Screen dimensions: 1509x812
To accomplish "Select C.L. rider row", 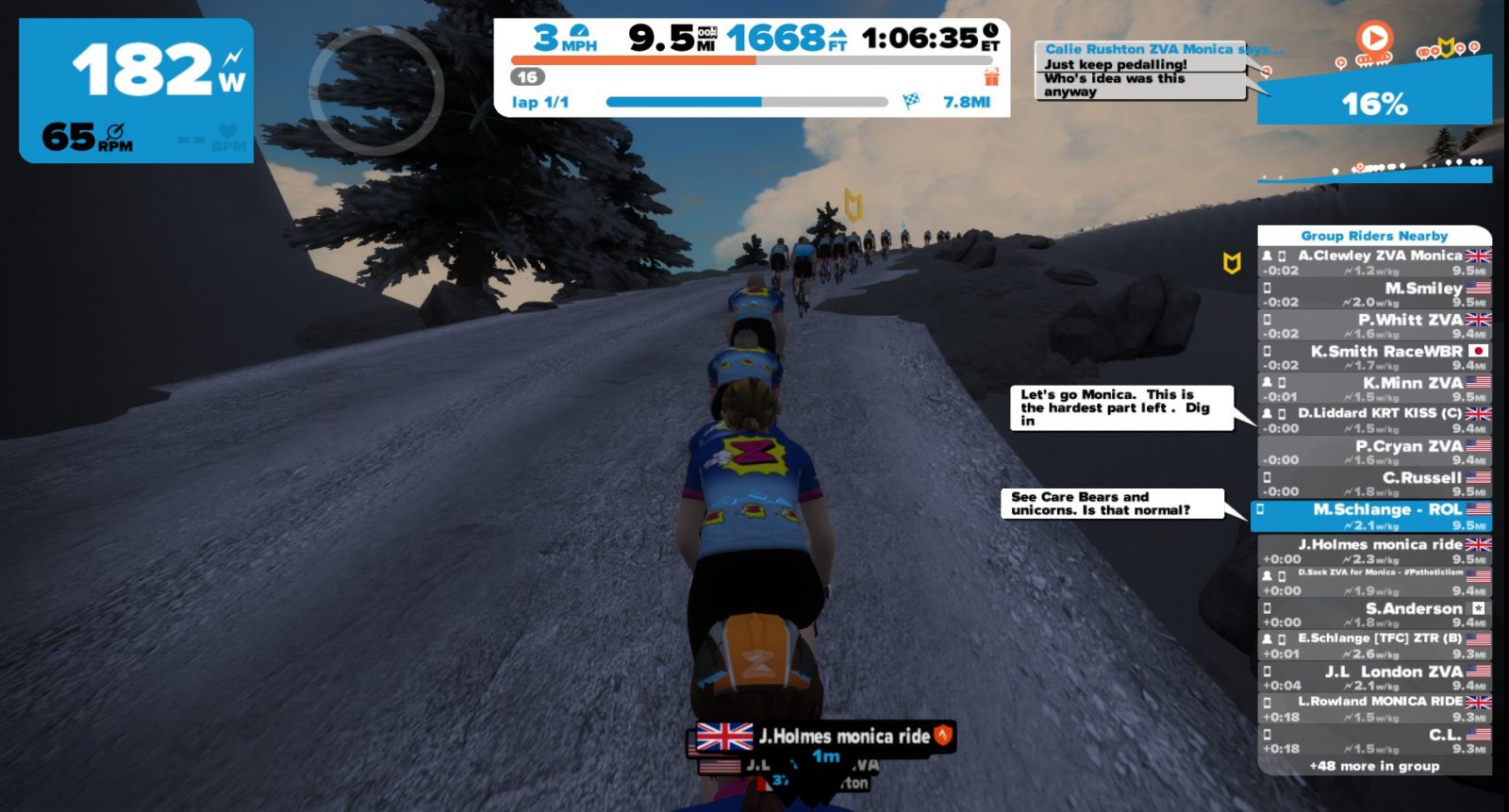I will coord(1374,740).
